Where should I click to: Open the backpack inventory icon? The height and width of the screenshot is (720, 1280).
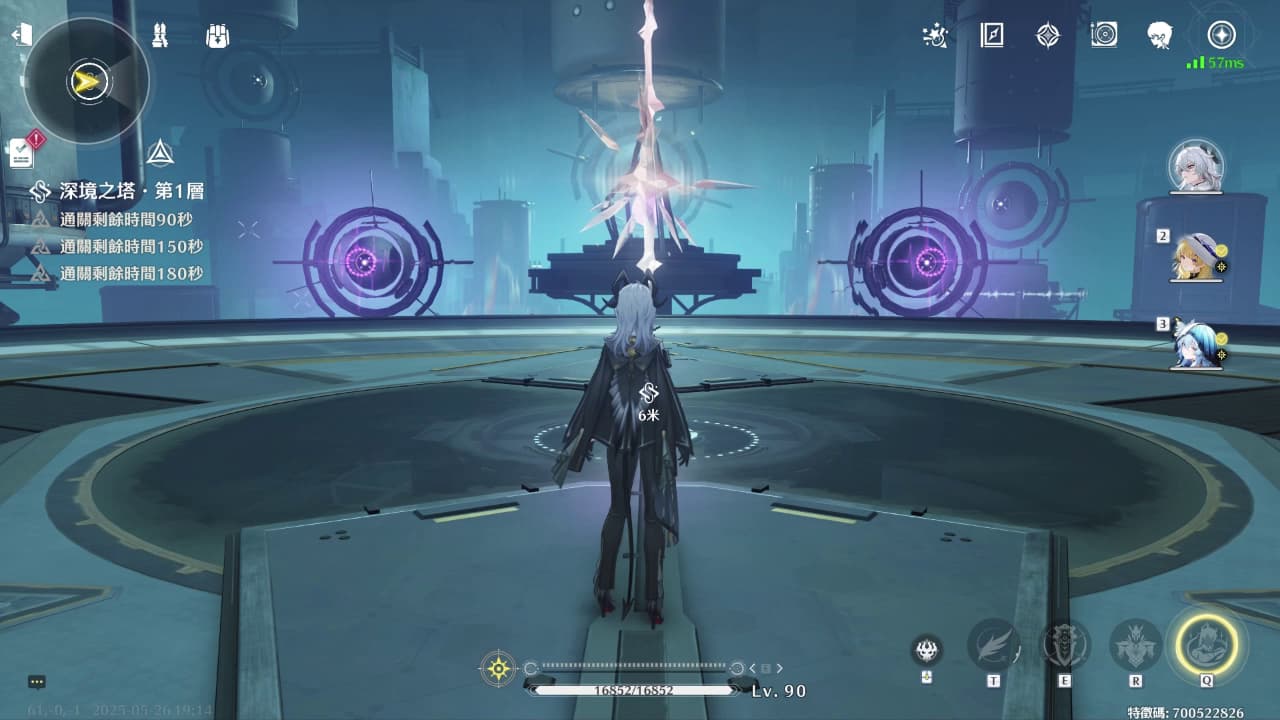click(x=217, y=37)
